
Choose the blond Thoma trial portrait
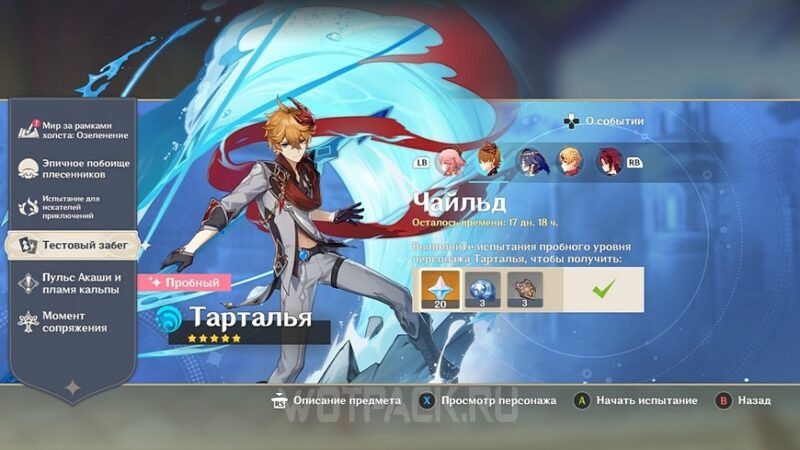pos(569,161)
